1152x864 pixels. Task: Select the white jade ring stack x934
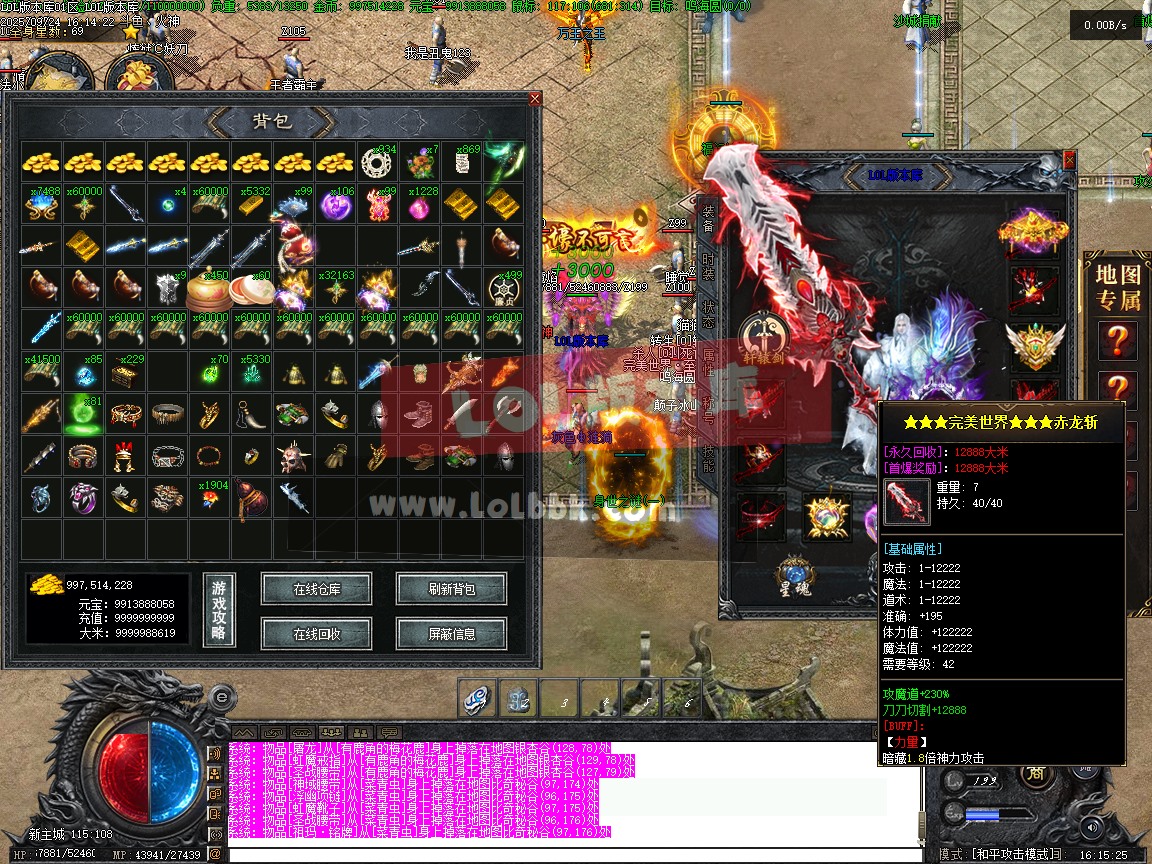tap(378, 162)
